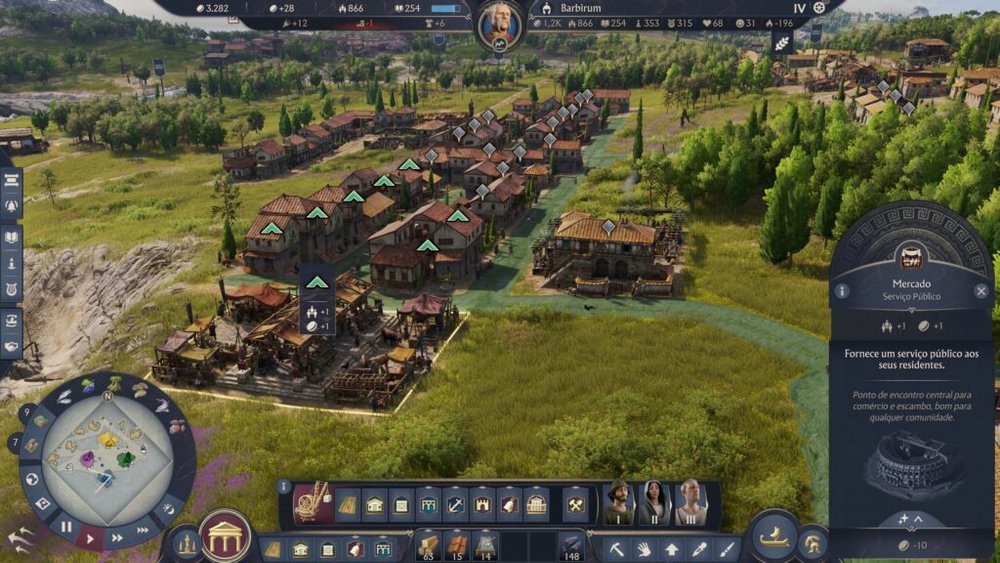The height and width of the screenshot is (563, 1000).
Task: Pick the eyedropper copy tool
Action: [x=698, y=549]
